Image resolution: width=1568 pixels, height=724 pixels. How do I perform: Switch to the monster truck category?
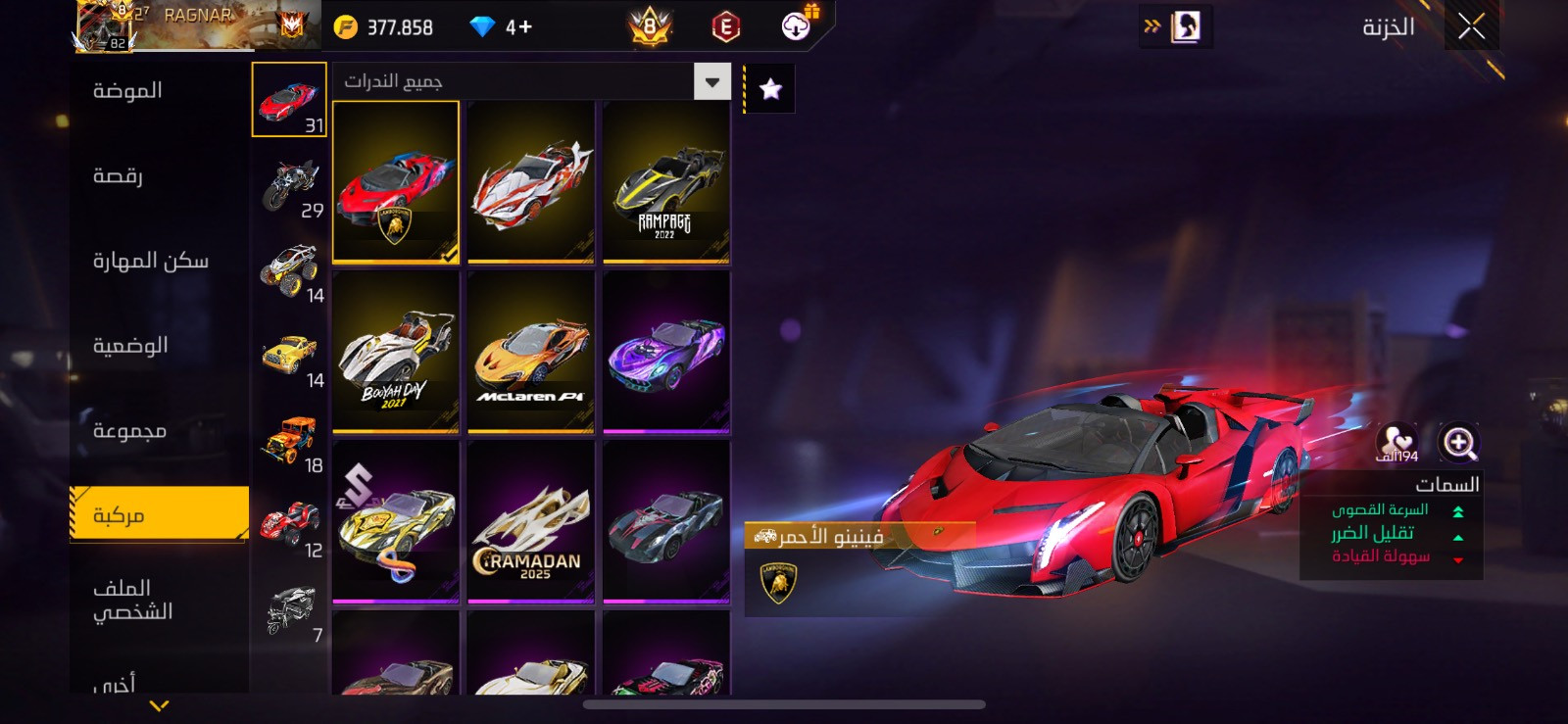tap(290, 271)
